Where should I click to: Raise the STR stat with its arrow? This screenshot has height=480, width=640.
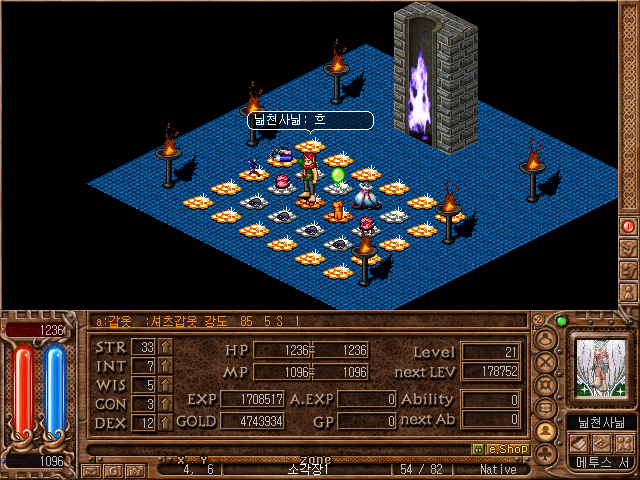[x=165, y=348]
